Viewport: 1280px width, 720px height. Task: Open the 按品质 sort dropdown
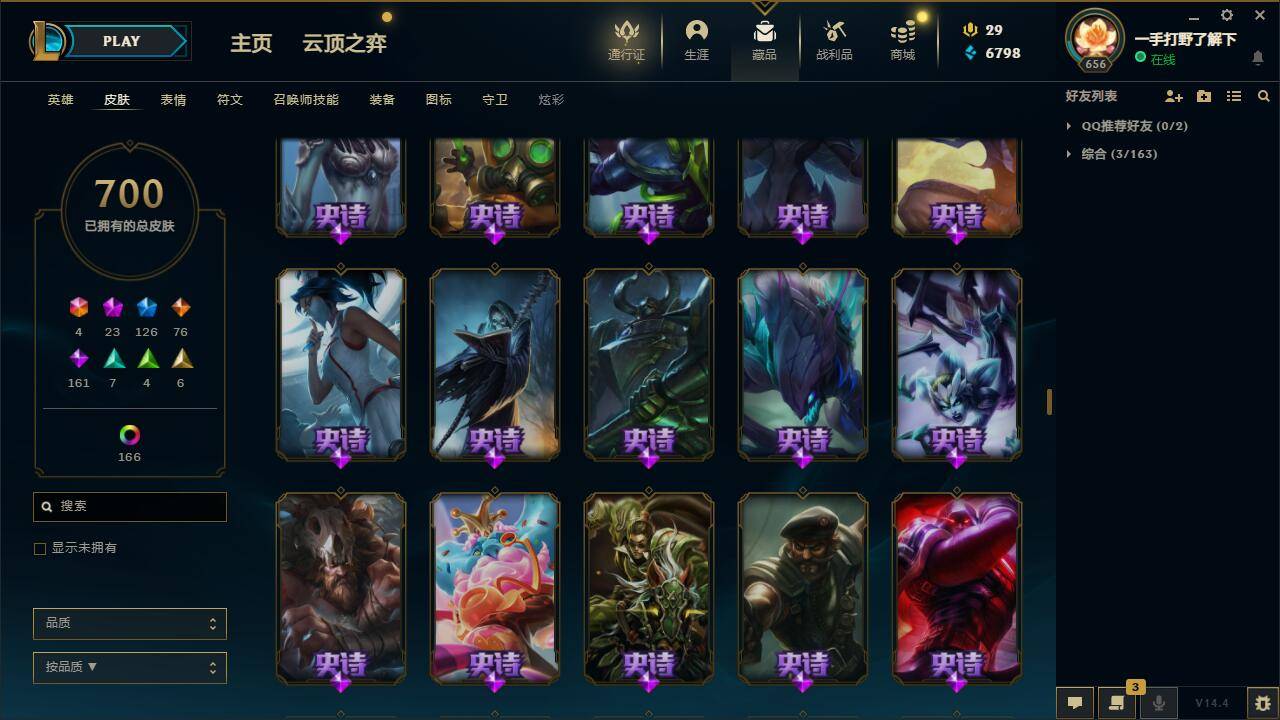[x=129, y=667]
